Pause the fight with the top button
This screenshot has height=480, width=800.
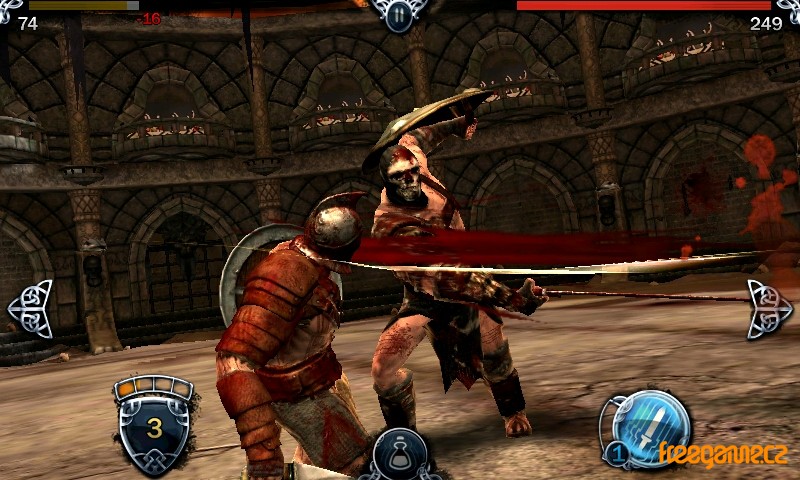pos(398,15)
